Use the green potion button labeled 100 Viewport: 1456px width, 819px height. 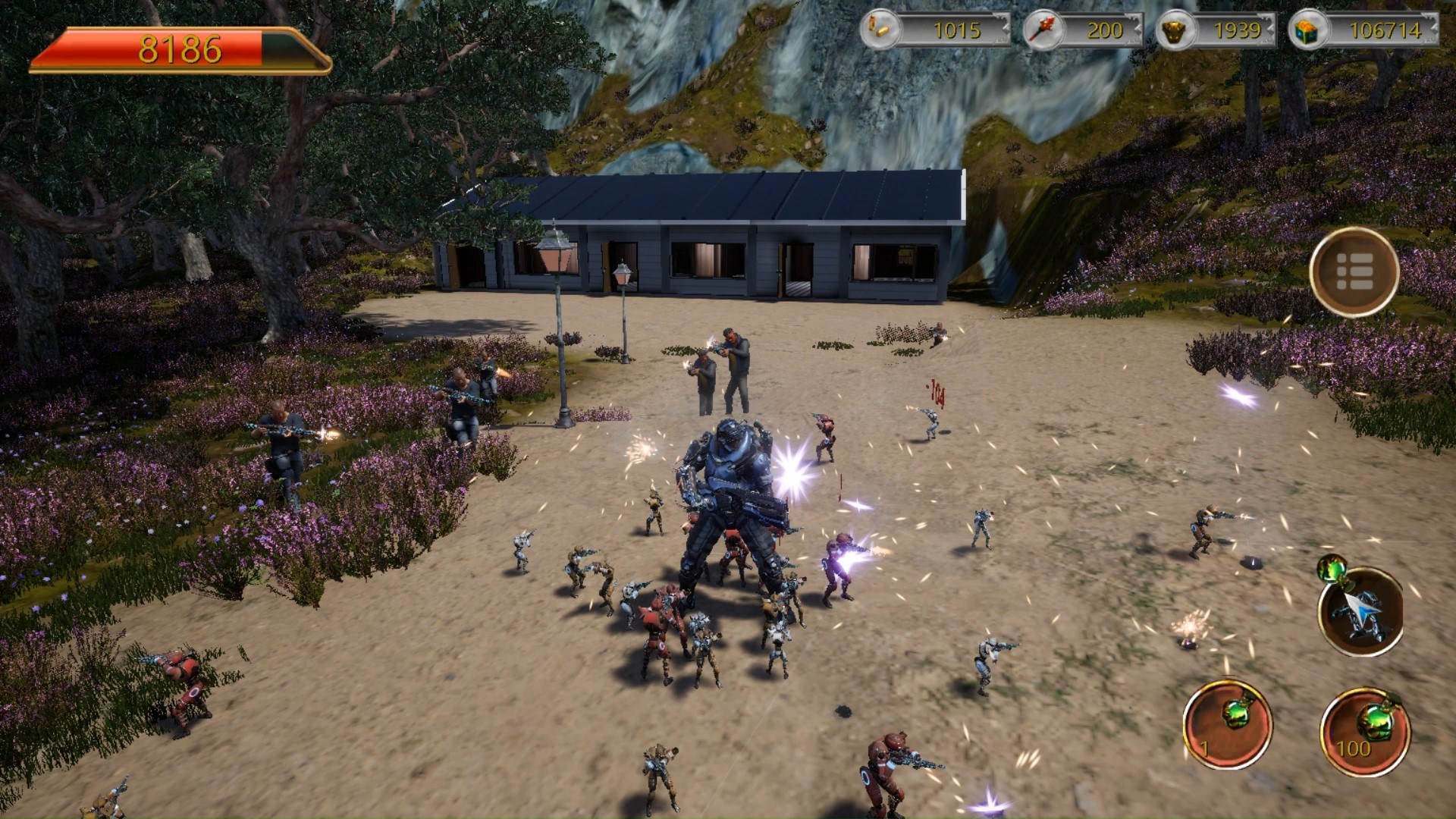[x=1365, y=730]
